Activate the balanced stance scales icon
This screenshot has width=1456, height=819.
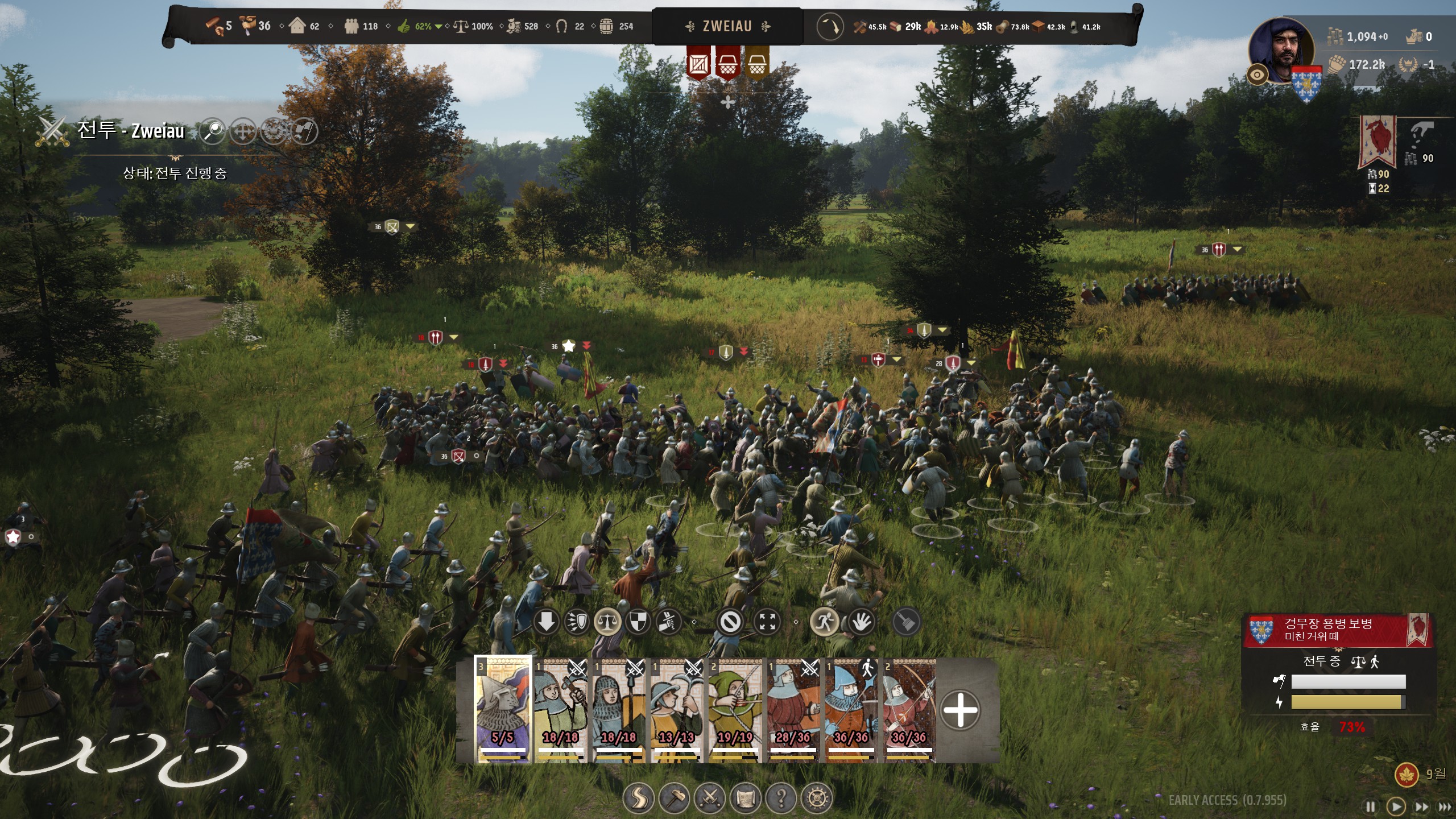[607, 622]
